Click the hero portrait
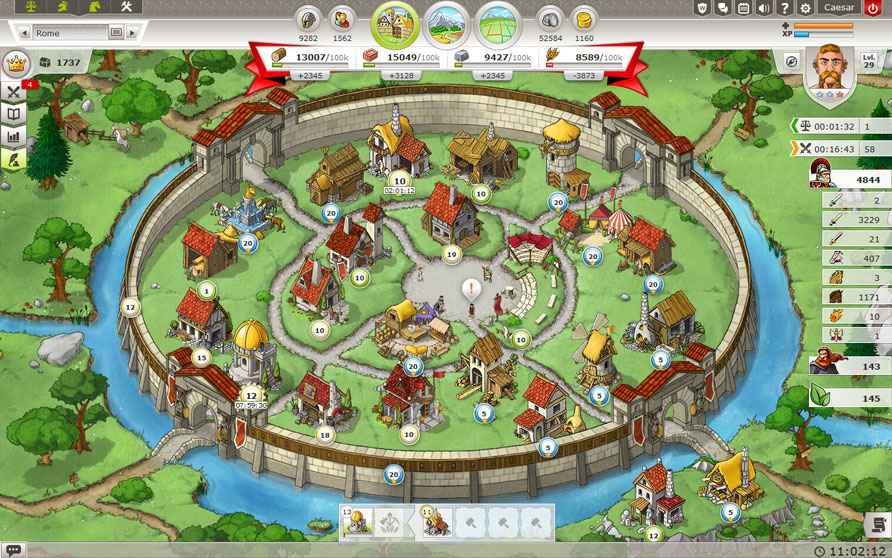Screen dimensions: 892x558 (829, 66)
